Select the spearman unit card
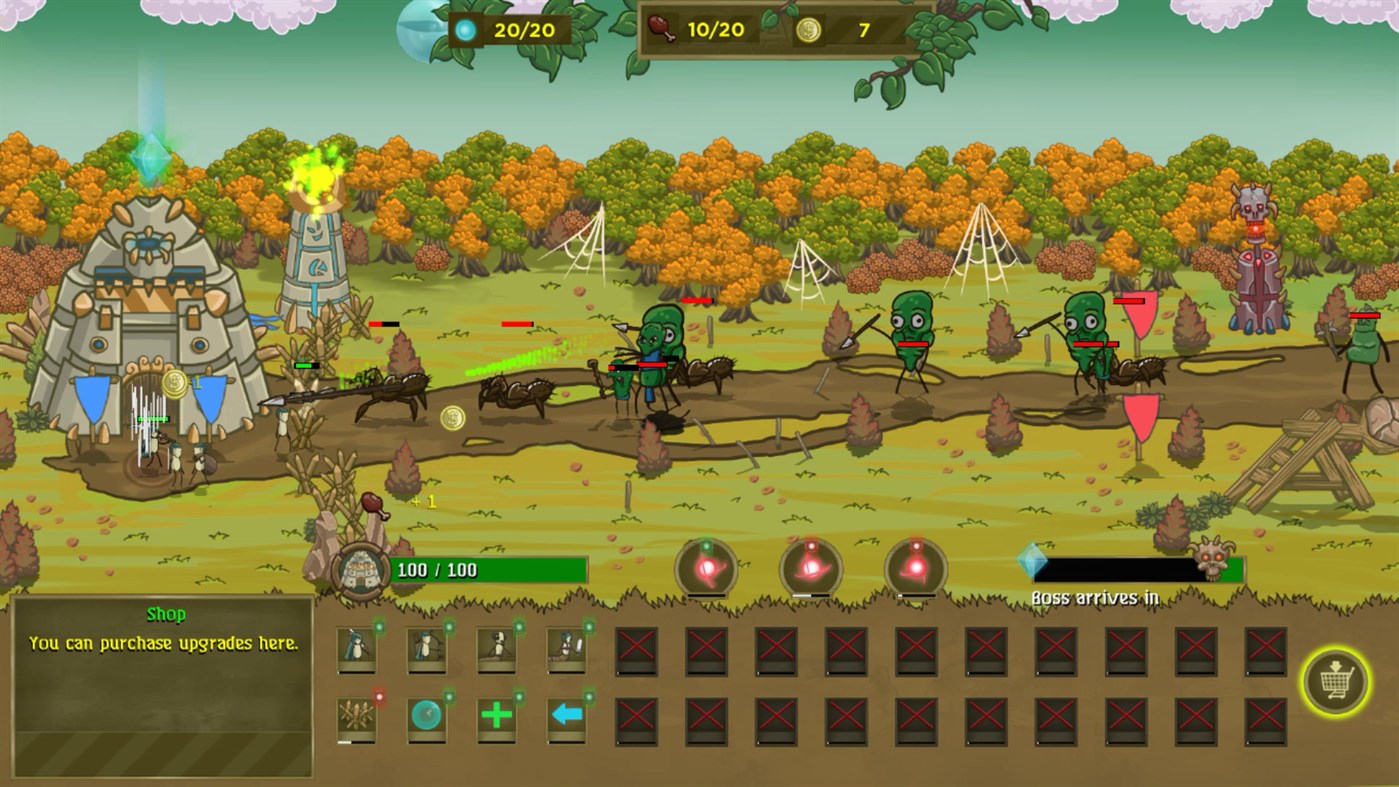Viewport: 1399px width, 787px height. click(x=357, y=650)
